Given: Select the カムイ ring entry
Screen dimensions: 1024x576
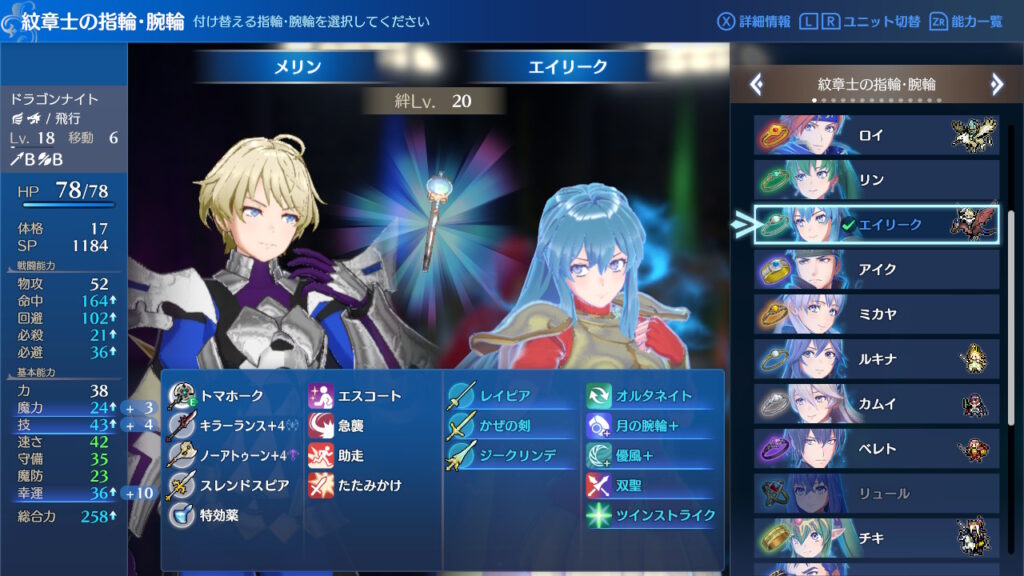Looking at the screenshot, I should [876, 405].
